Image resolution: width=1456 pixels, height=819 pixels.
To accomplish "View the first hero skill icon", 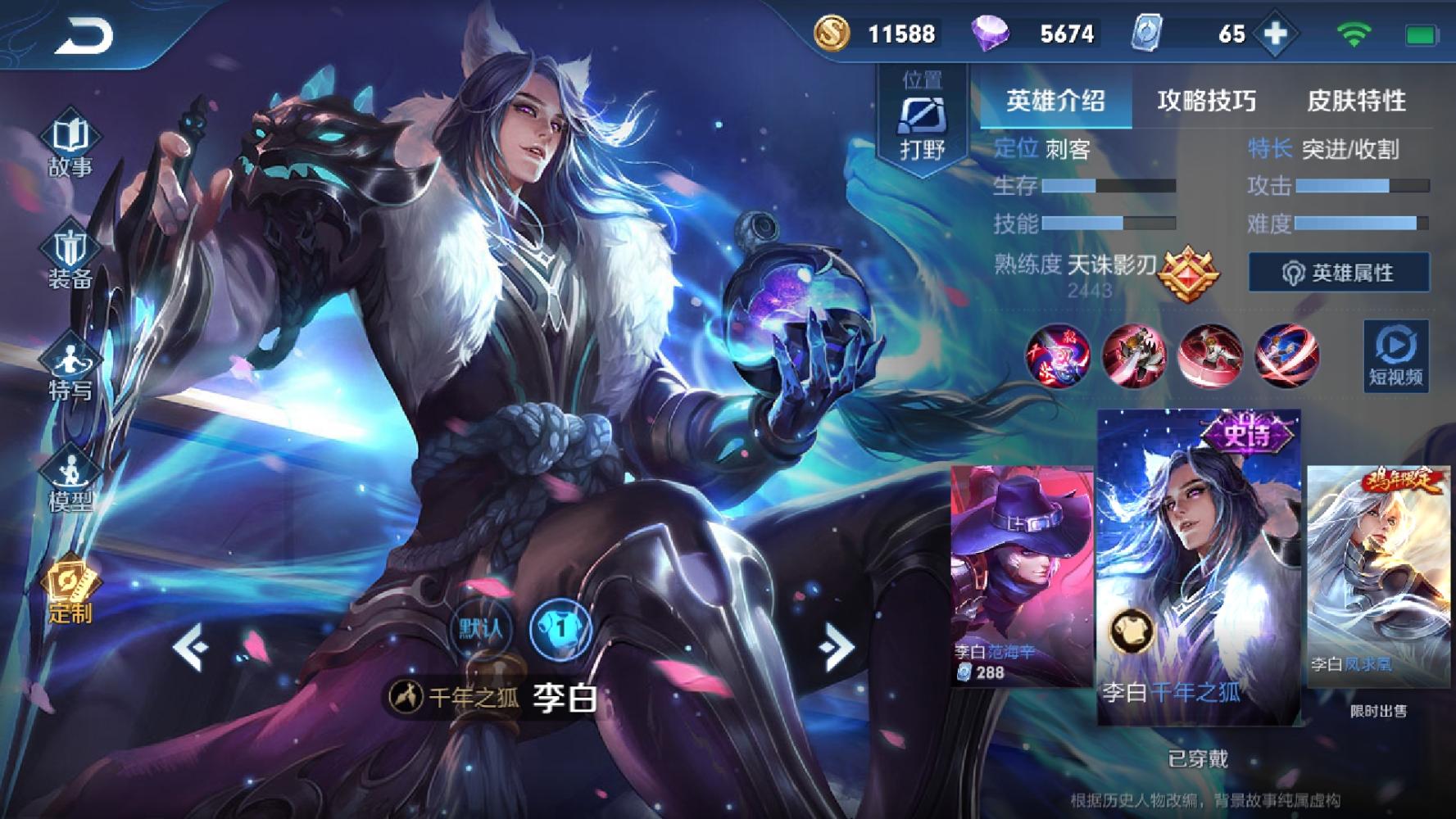I will 1058,356.
